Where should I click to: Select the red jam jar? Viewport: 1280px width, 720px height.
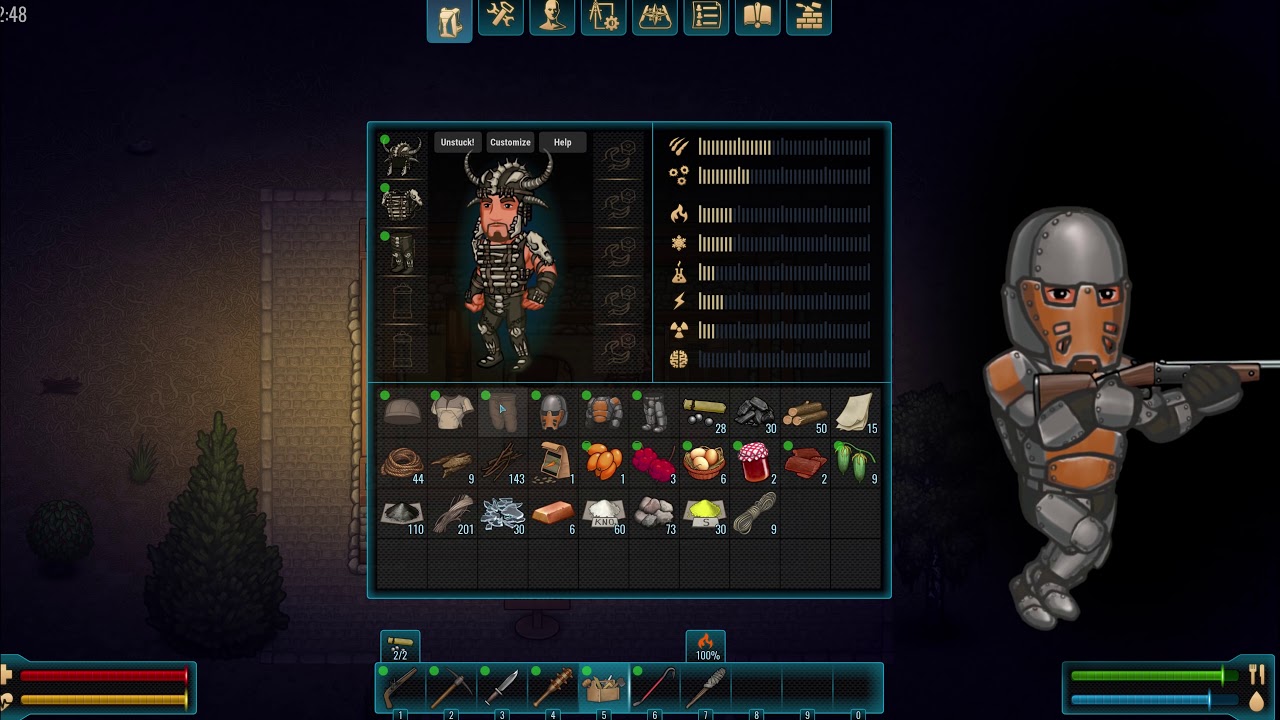coord(755,463)
